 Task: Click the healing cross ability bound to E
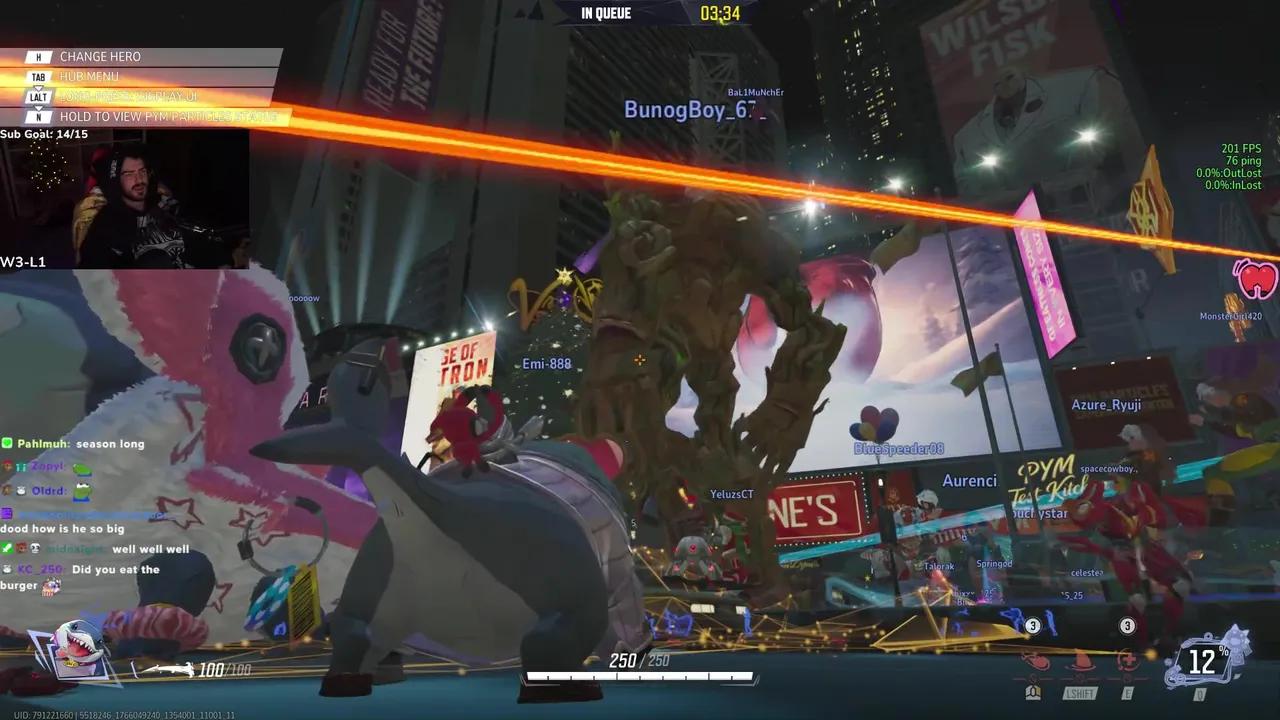[x=1128, y=660]
